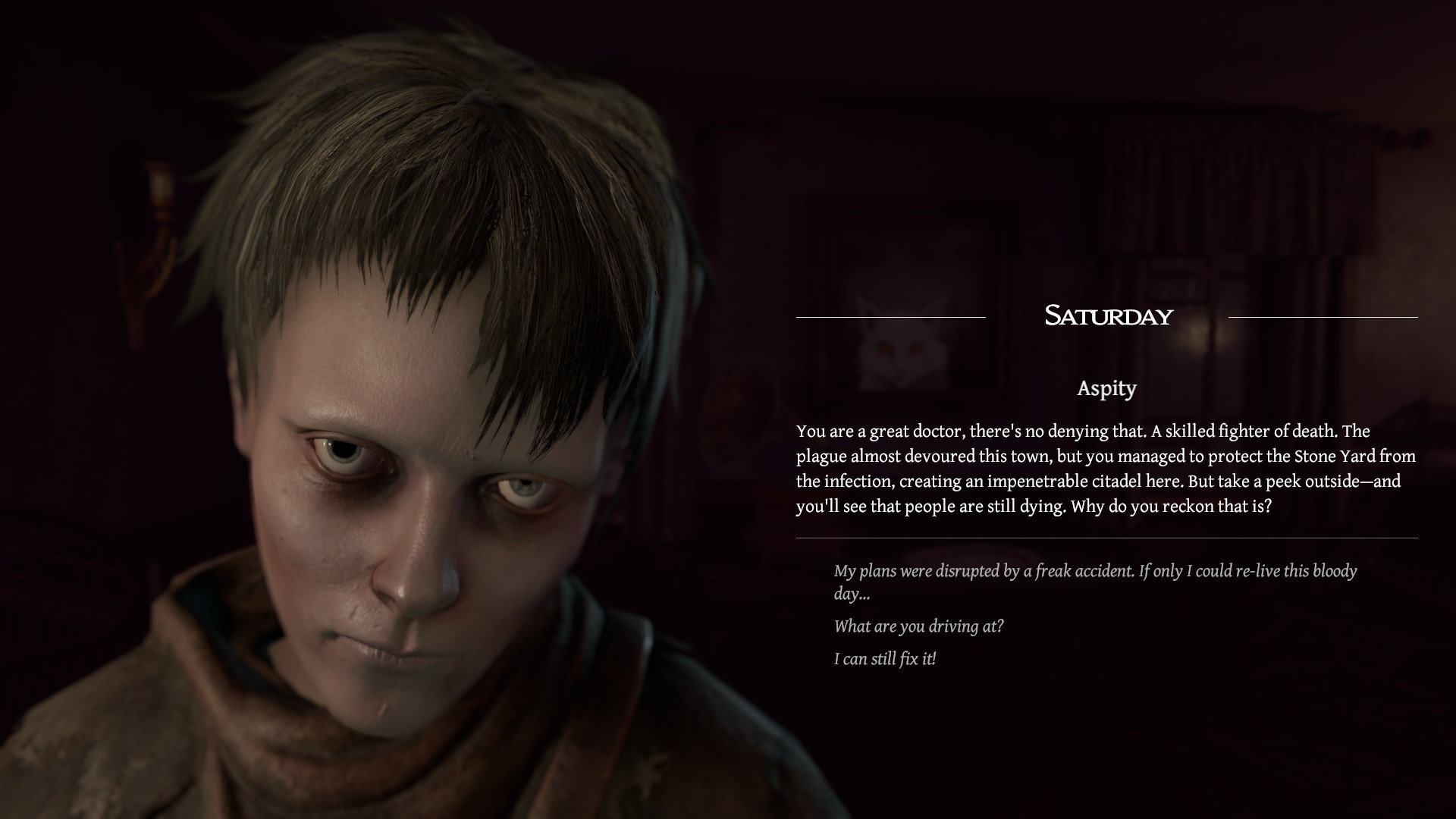Click the speaker name Aspity
The image size is (1456, 819).
pos(1107,389)
